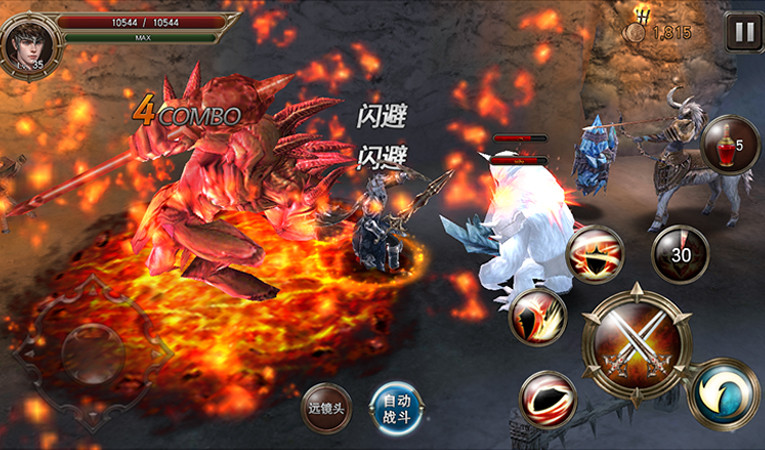The height and width of the screenshot is (450, 765).
Task: Open the player portrait at level 35
Action: pos(23,40)
